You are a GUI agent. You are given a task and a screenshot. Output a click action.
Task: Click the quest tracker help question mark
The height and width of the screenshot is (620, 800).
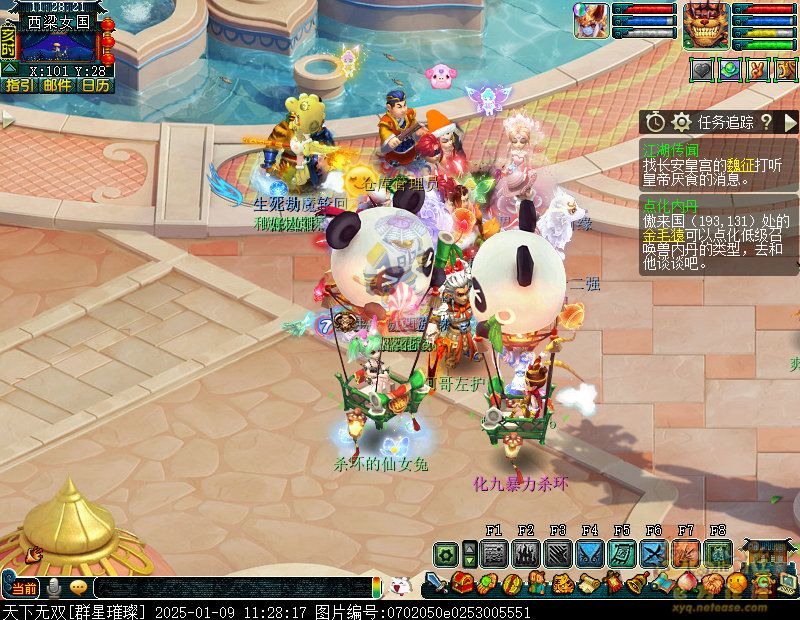[766, 122]
